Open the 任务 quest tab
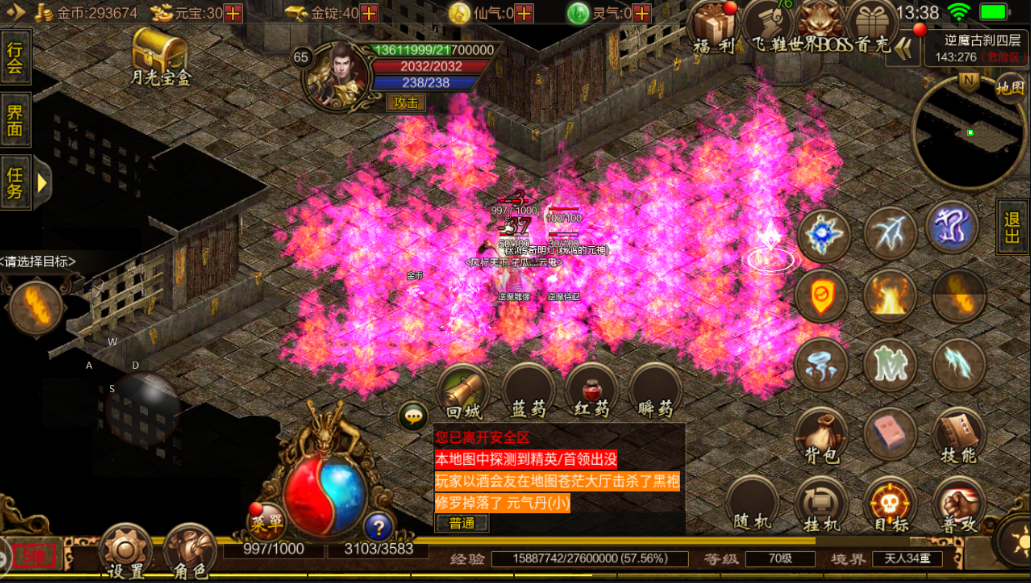 click(x=15, y=181)
